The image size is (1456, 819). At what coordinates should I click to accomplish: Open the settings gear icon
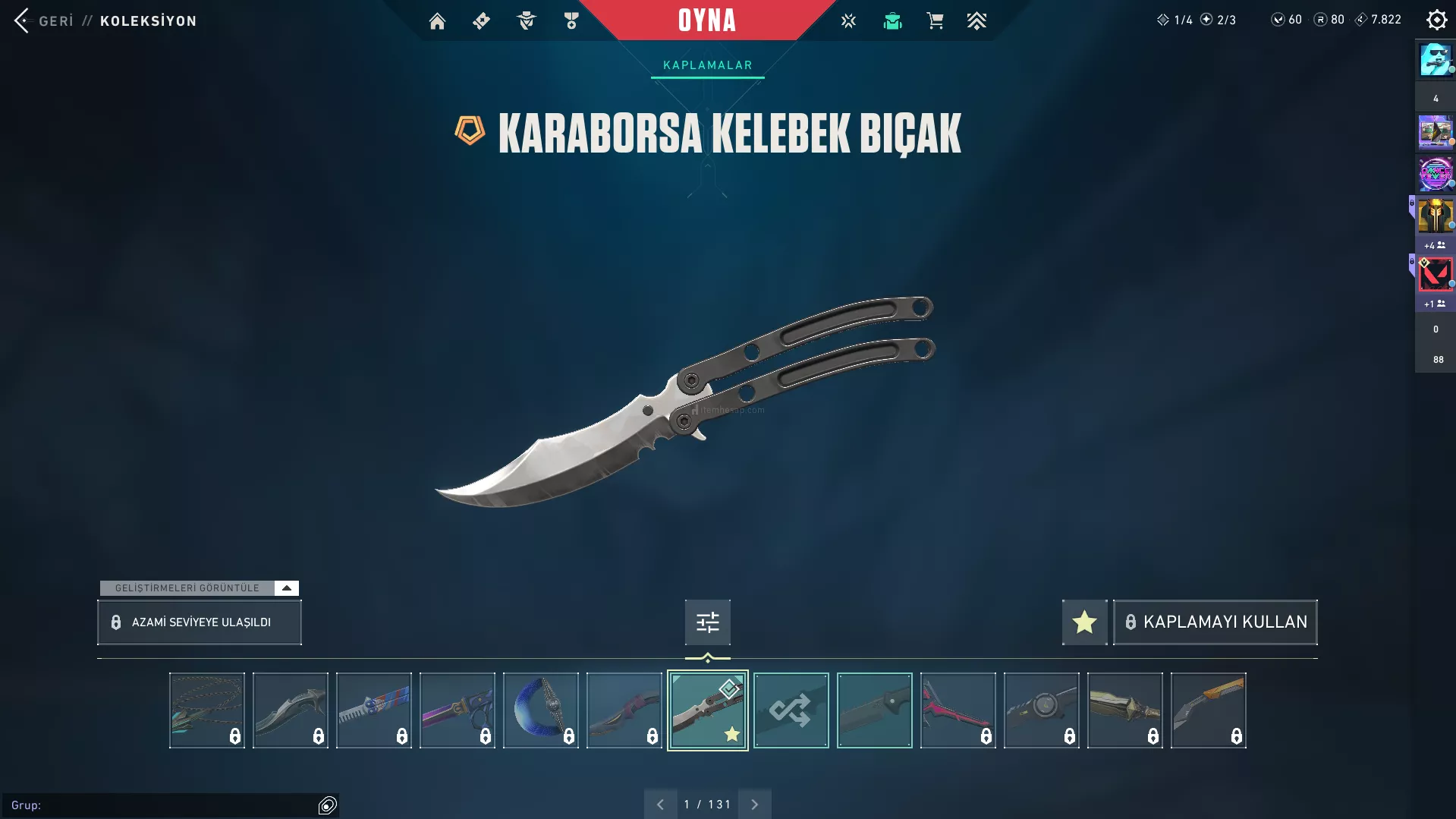click(1436, 20)
